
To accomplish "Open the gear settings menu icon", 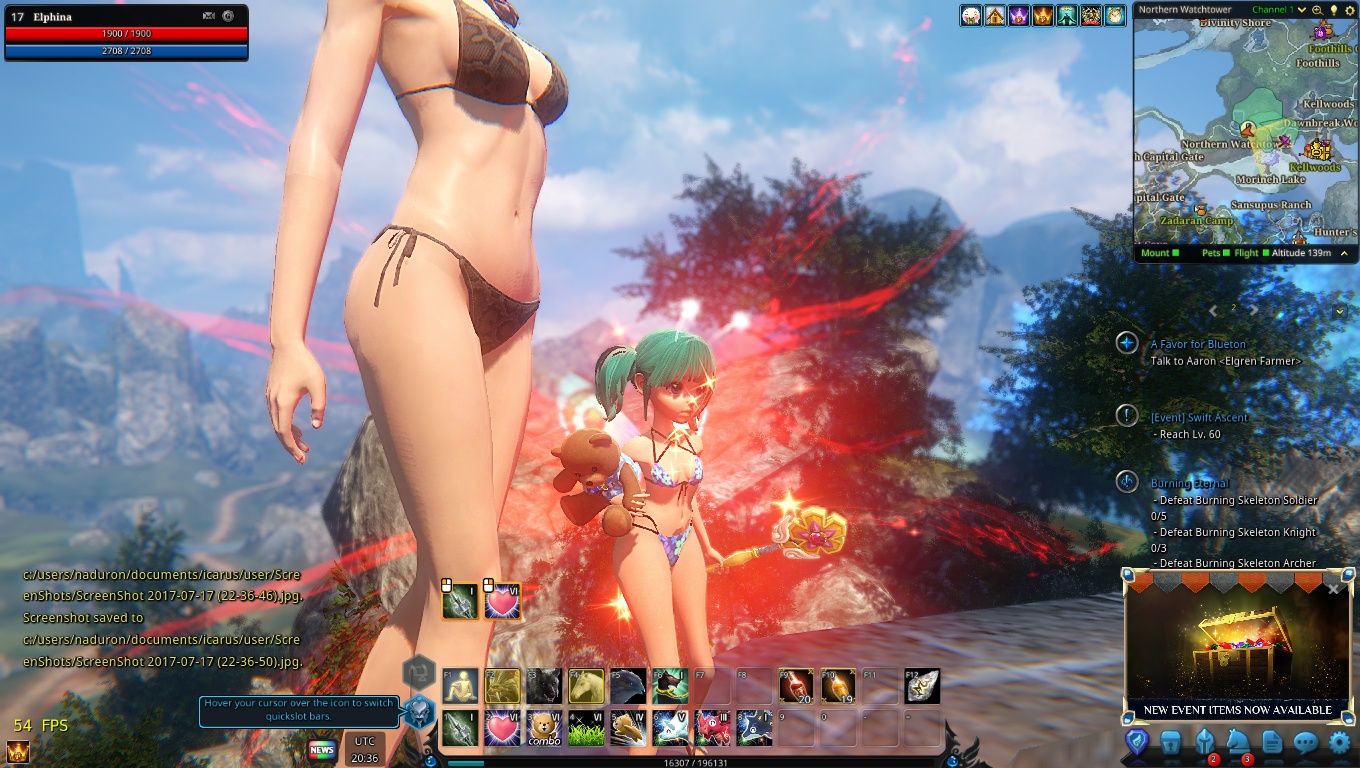I will tap(1339, 743).
